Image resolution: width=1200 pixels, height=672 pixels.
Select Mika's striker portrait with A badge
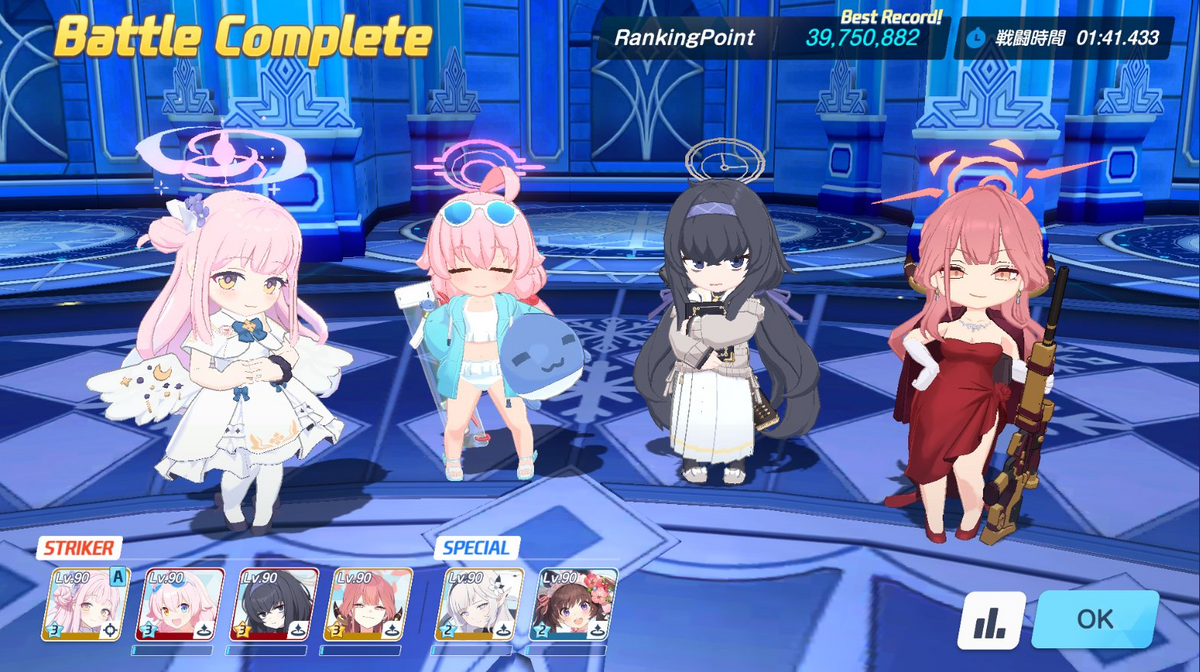[86, 605]
